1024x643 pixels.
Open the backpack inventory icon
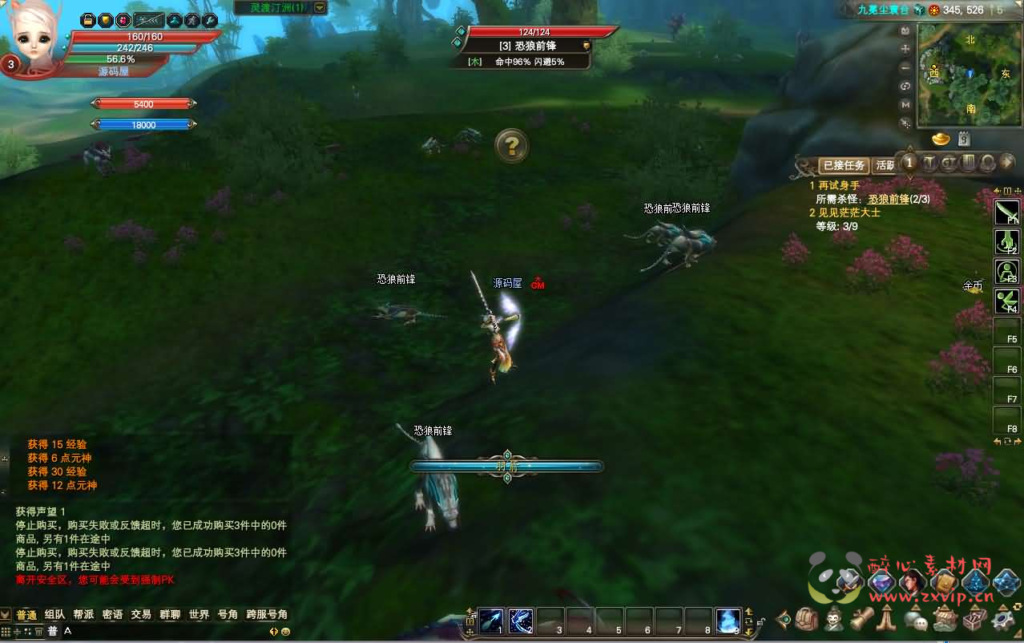(x=806, y=619)
